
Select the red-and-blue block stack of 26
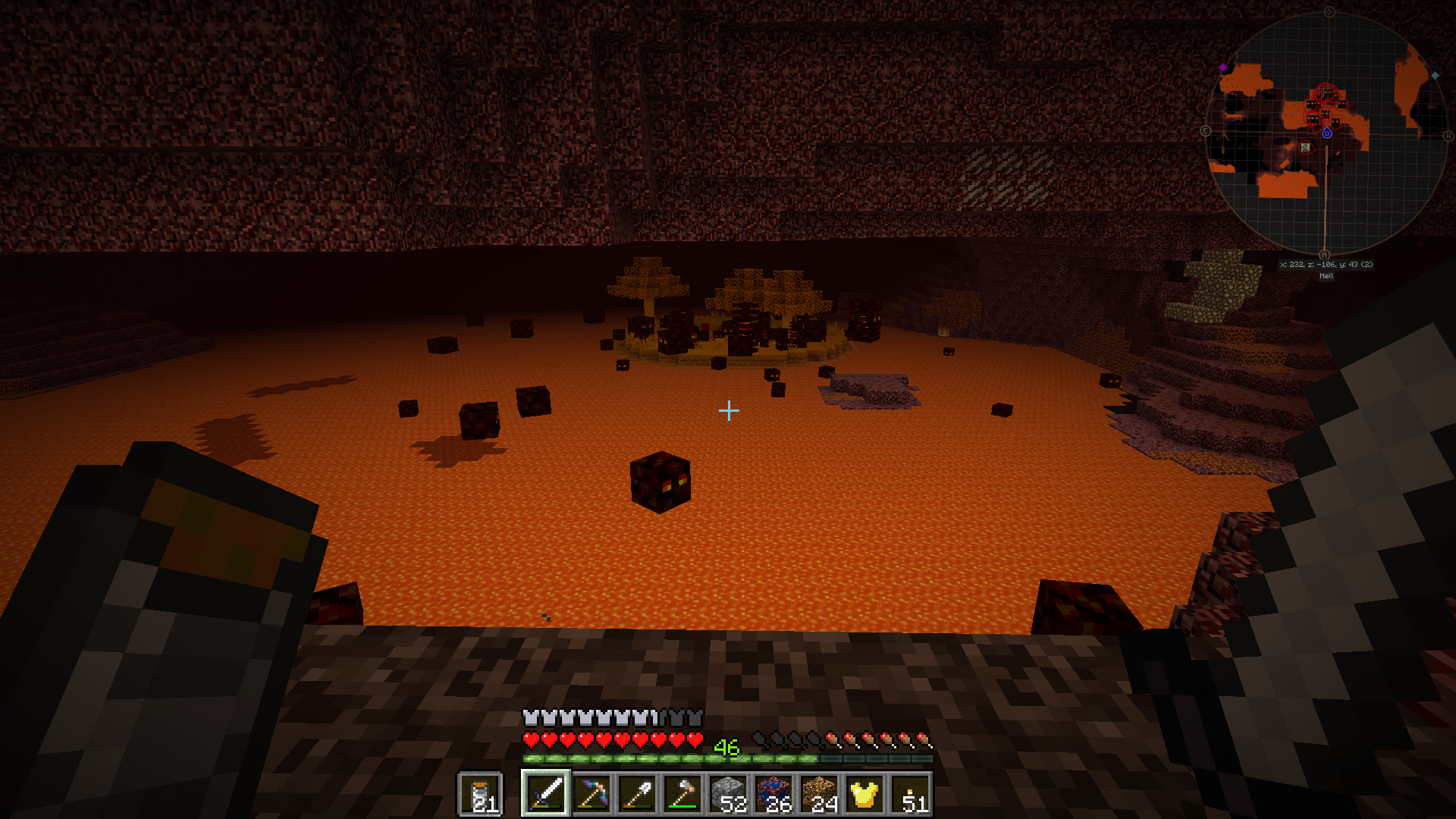click(773, 794)
